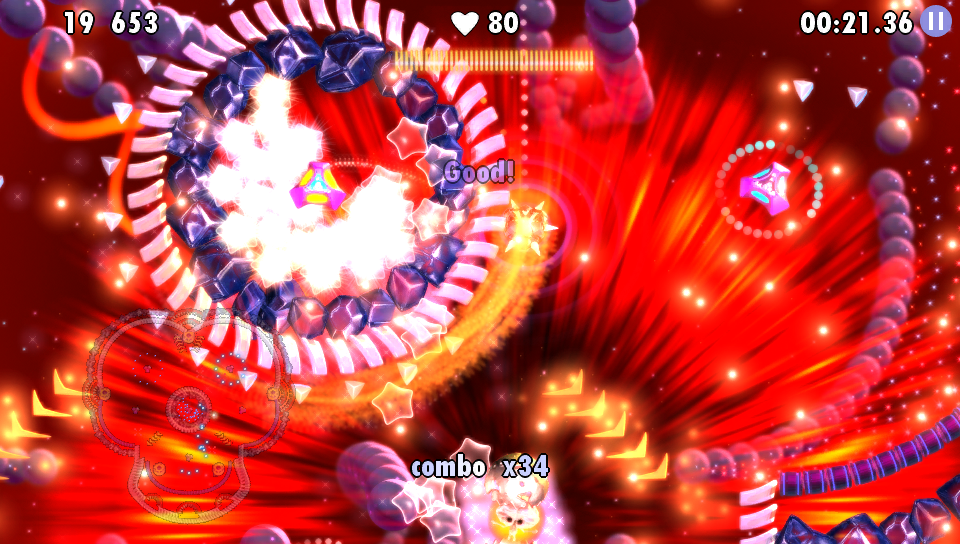960x544 pixels.
Task: Pause the game with the top-right button
Action: click(x=935, y=21)
